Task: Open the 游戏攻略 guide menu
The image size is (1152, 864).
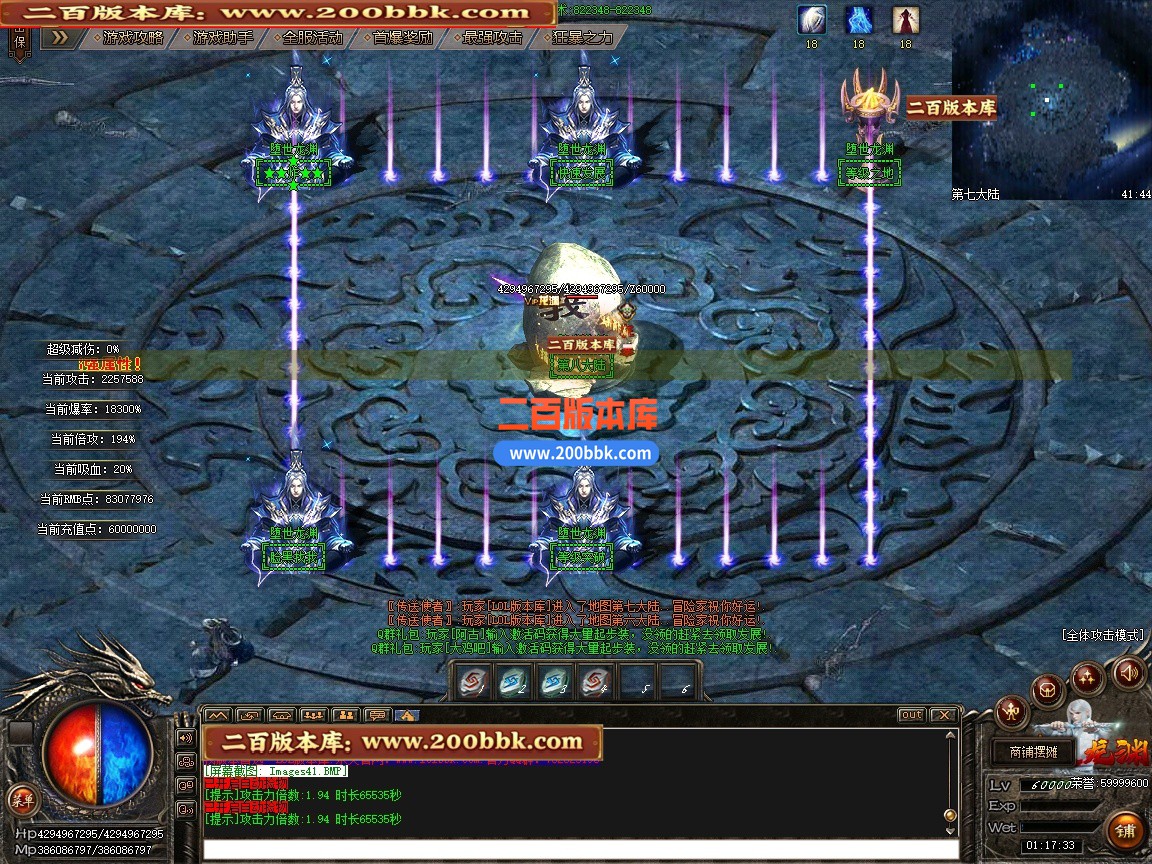Action: tap(133, 38)
